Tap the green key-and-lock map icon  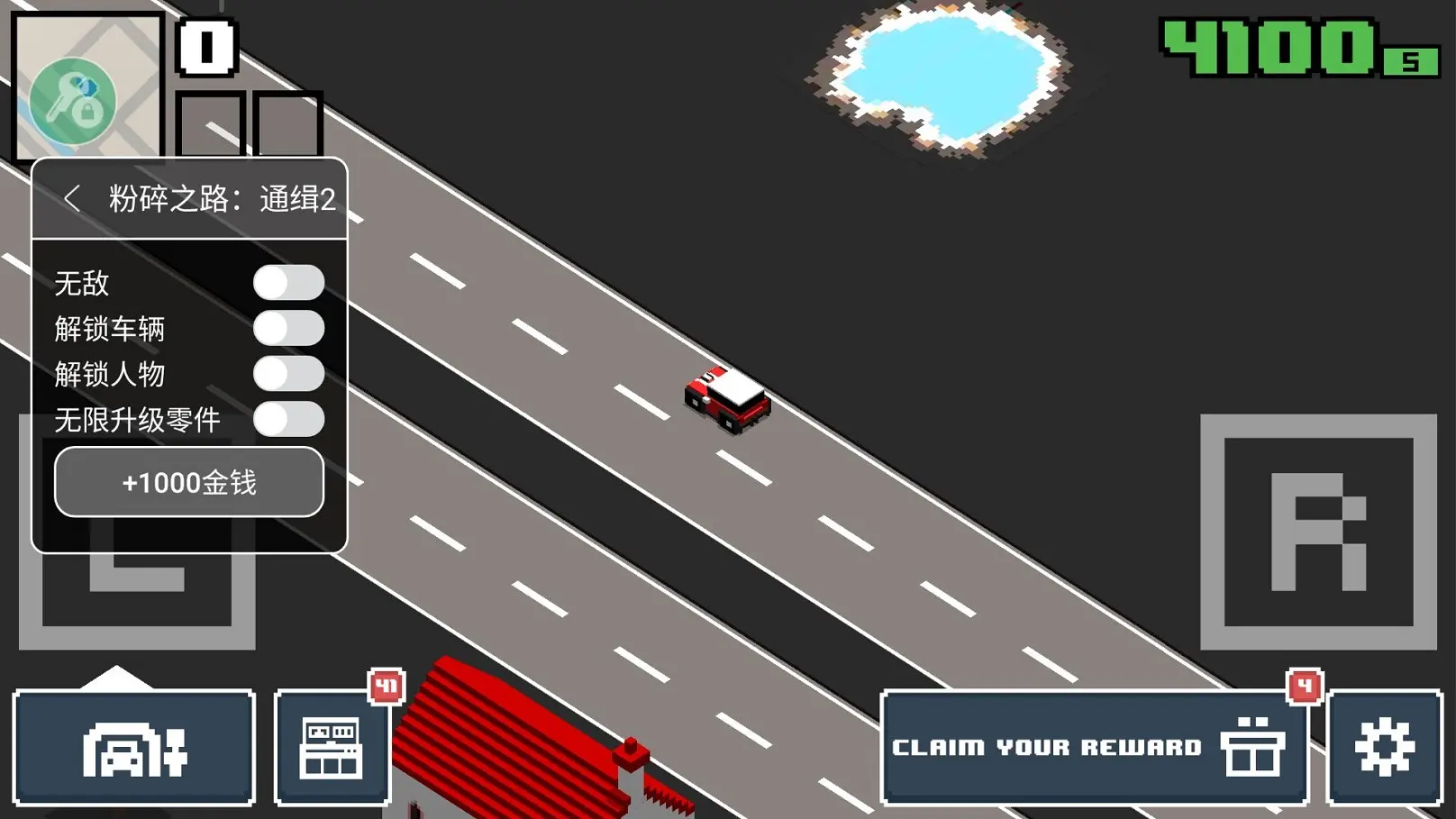pos(73,101)
